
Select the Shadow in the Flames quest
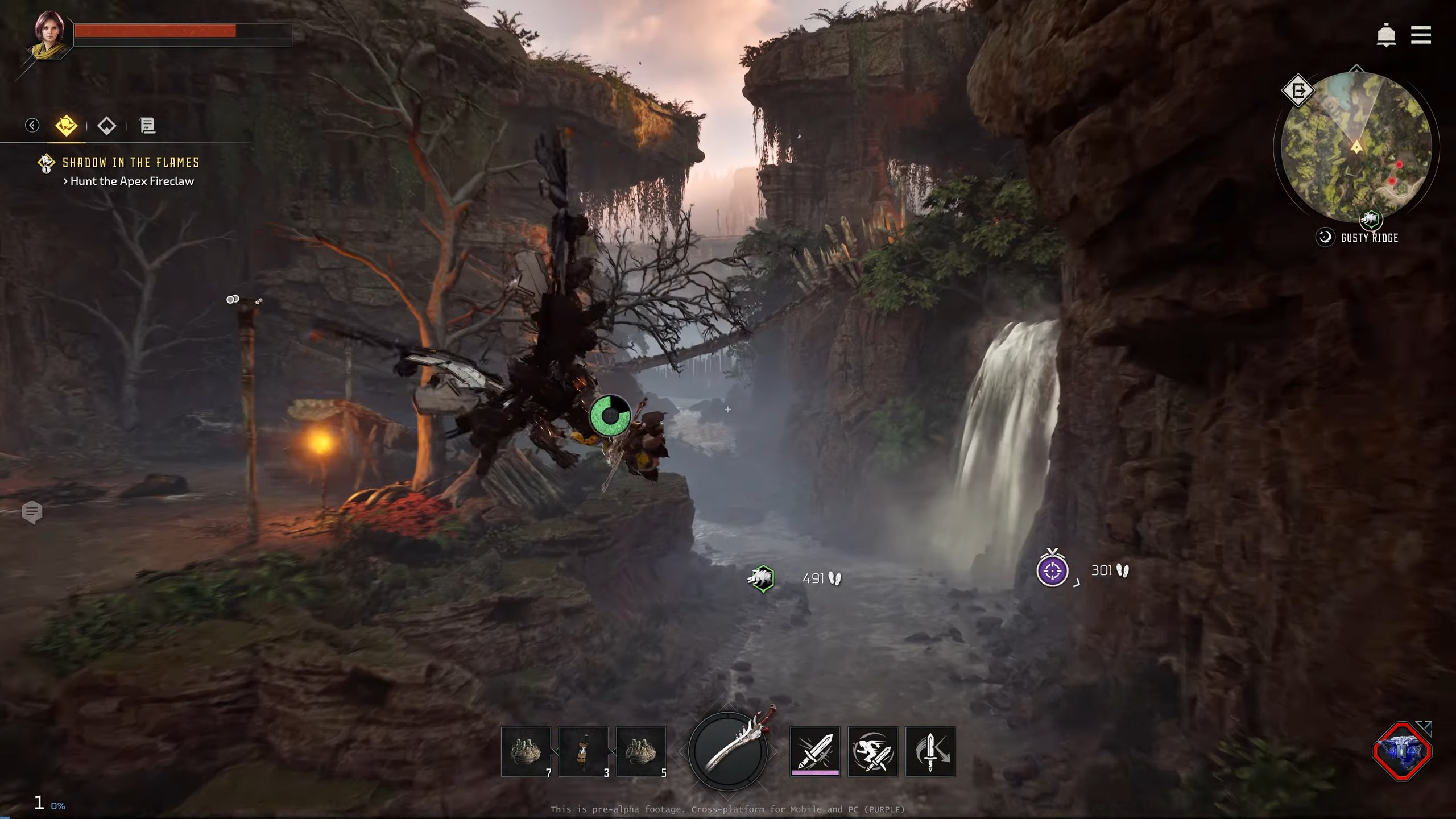[130, 163]
